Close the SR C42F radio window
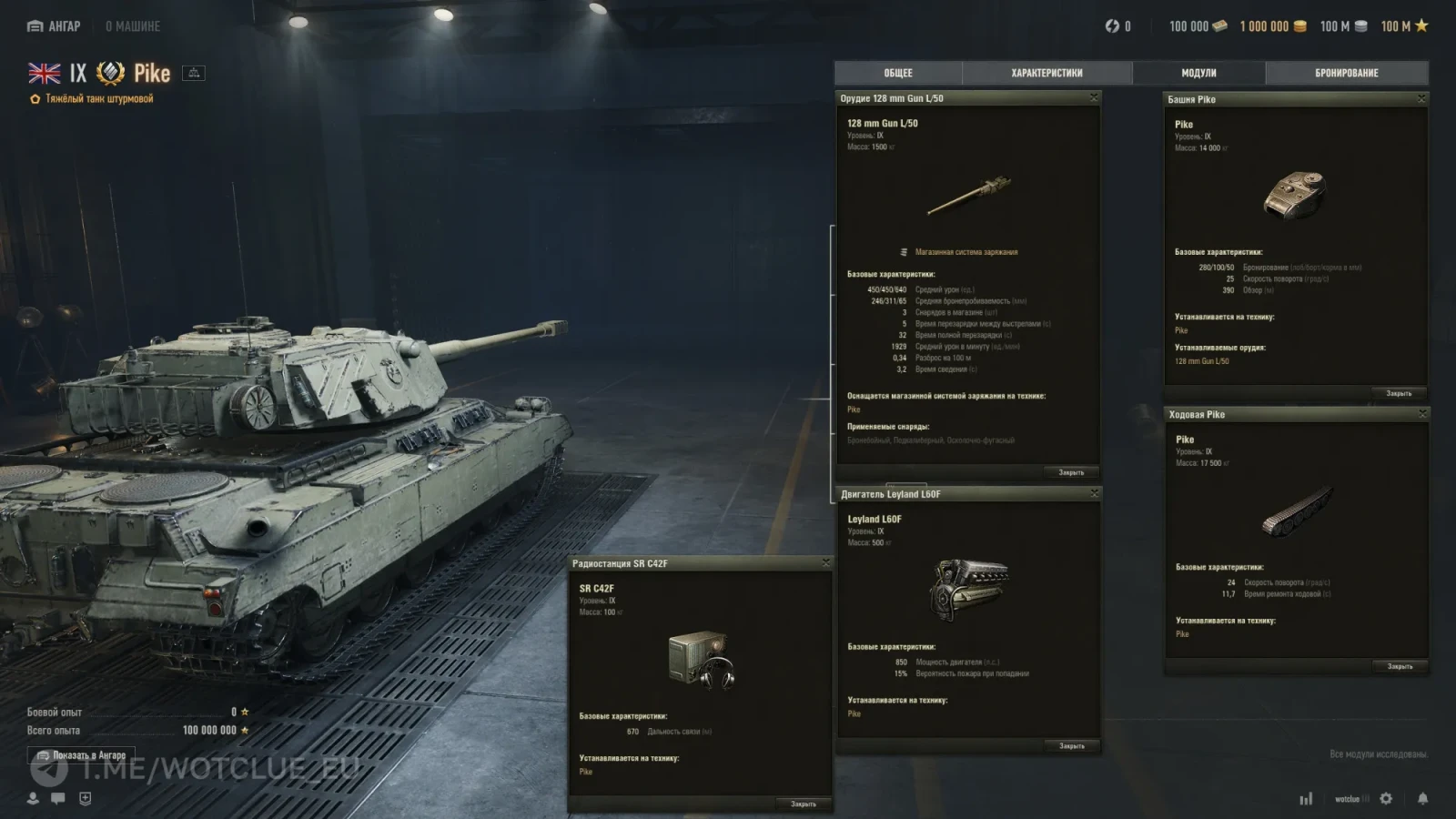 [x=826, y=562]
